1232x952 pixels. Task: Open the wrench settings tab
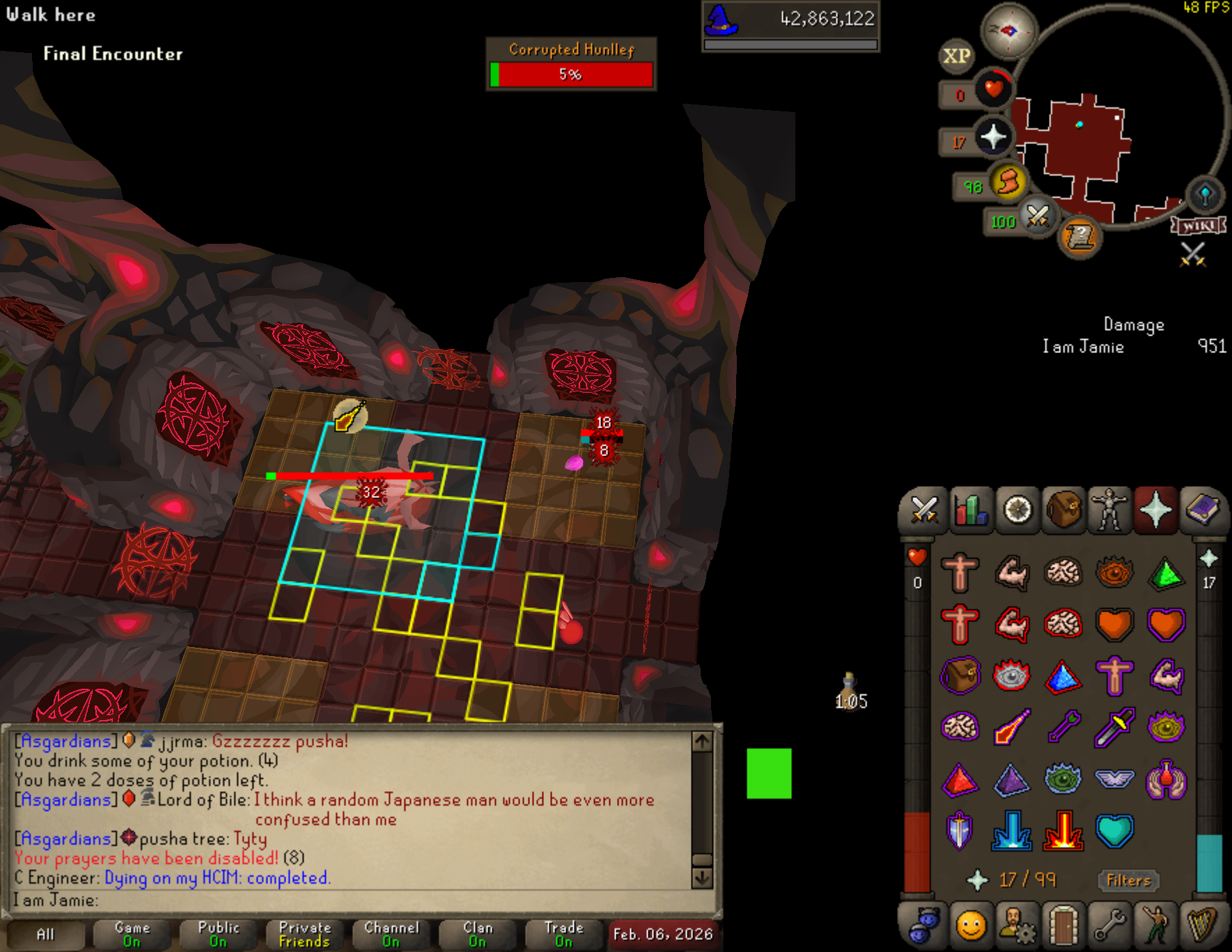[x=1109, y=926]
